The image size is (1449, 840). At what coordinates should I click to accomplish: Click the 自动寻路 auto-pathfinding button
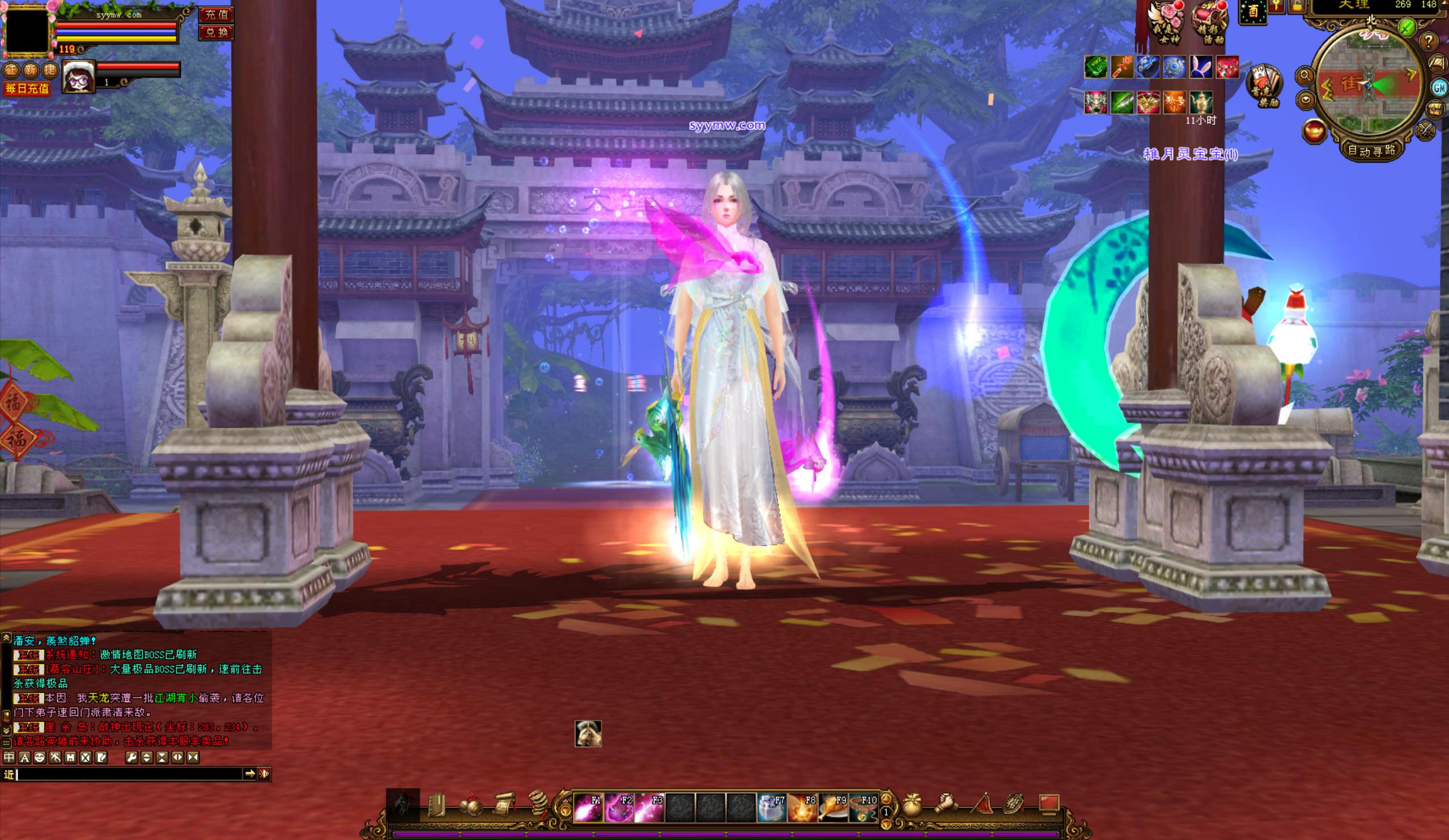[x=1371, y=151]
